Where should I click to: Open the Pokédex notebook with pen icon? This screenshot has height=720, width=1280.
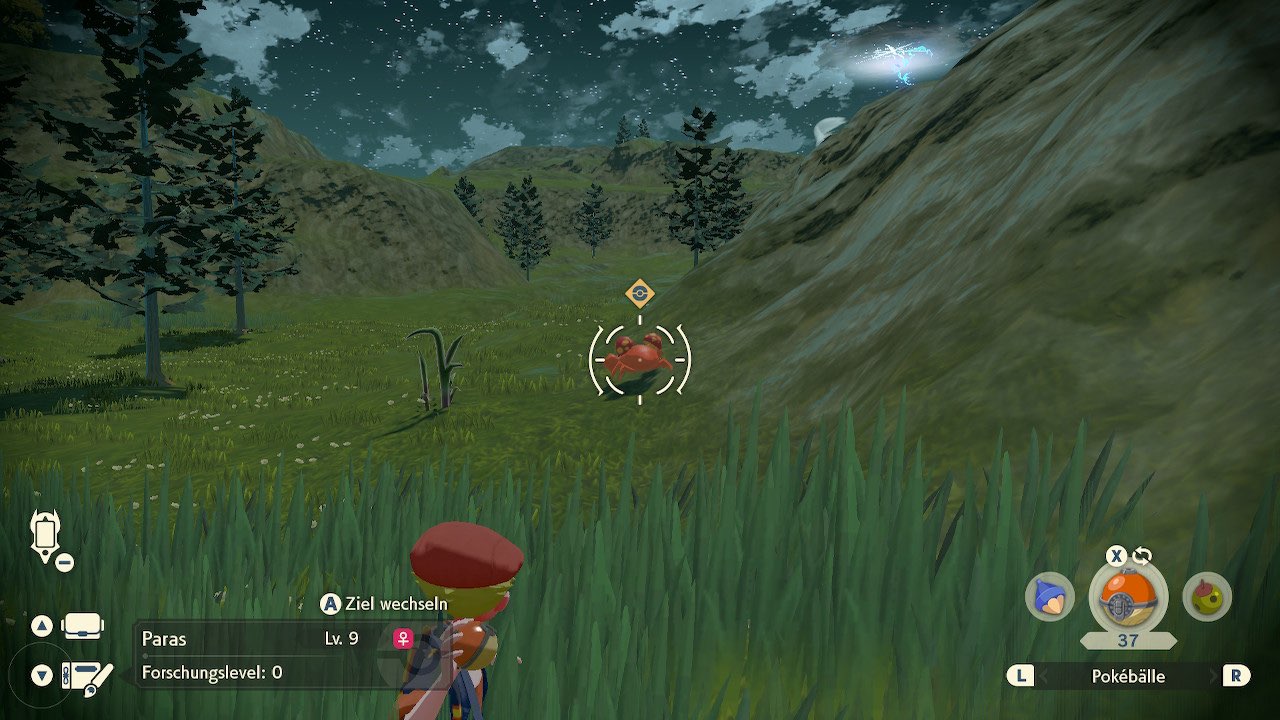click(x=87, y=676)
